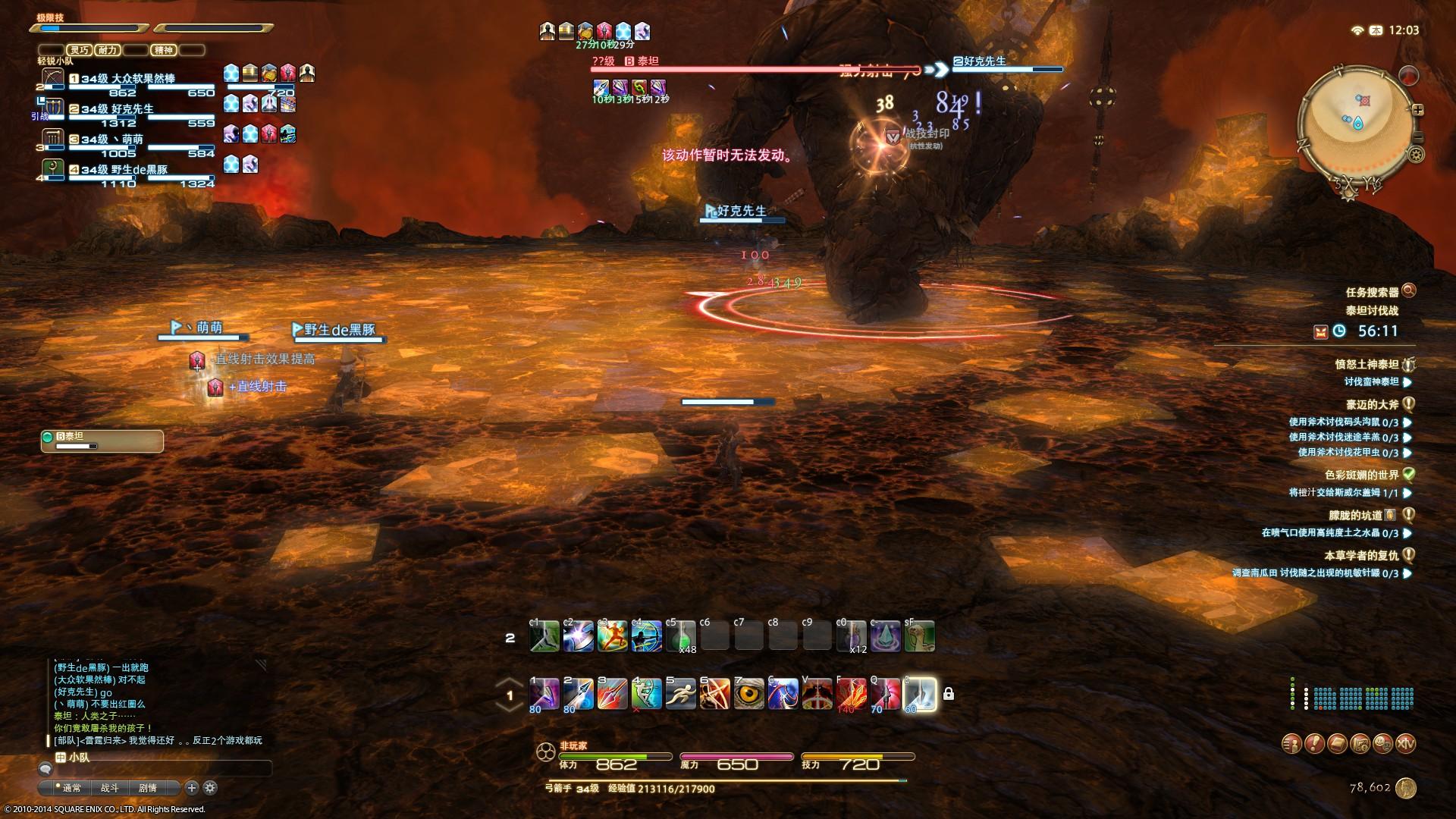Screen dimensions: 1456x819
Task: Use the golden eye ability on hotbar
Action: [748, 694]
